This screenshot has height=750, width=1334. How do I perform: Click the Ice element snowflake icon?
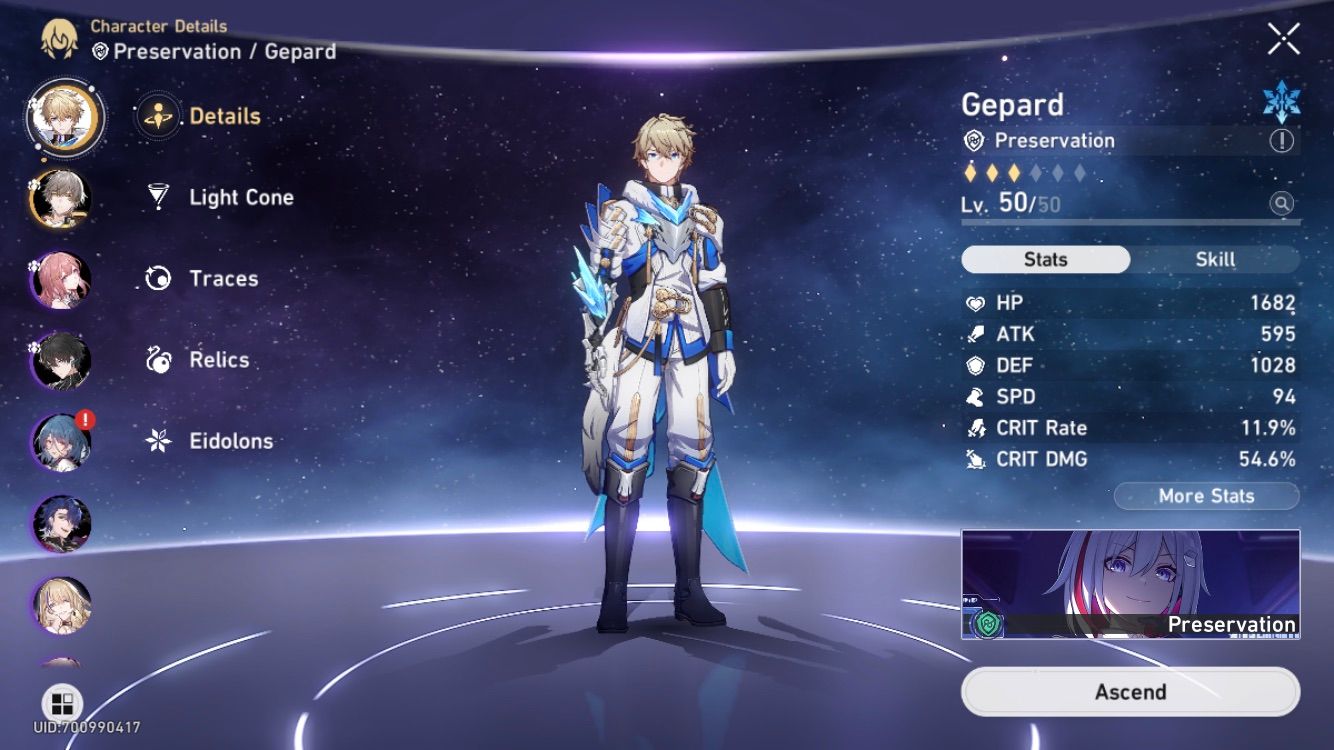click(1281, 103)
